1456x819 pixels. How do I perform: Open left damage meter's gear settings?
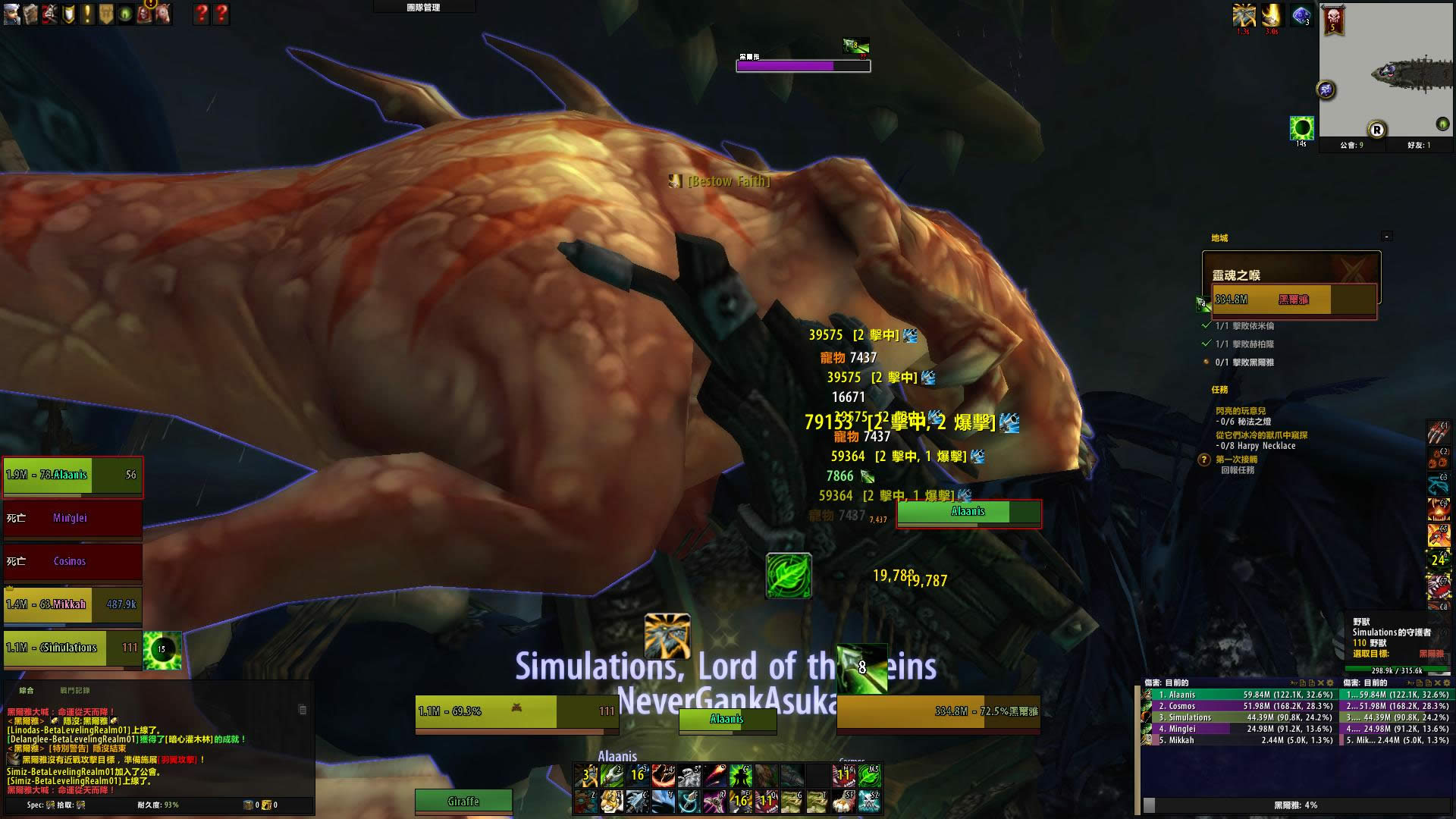click(1332, 683)
